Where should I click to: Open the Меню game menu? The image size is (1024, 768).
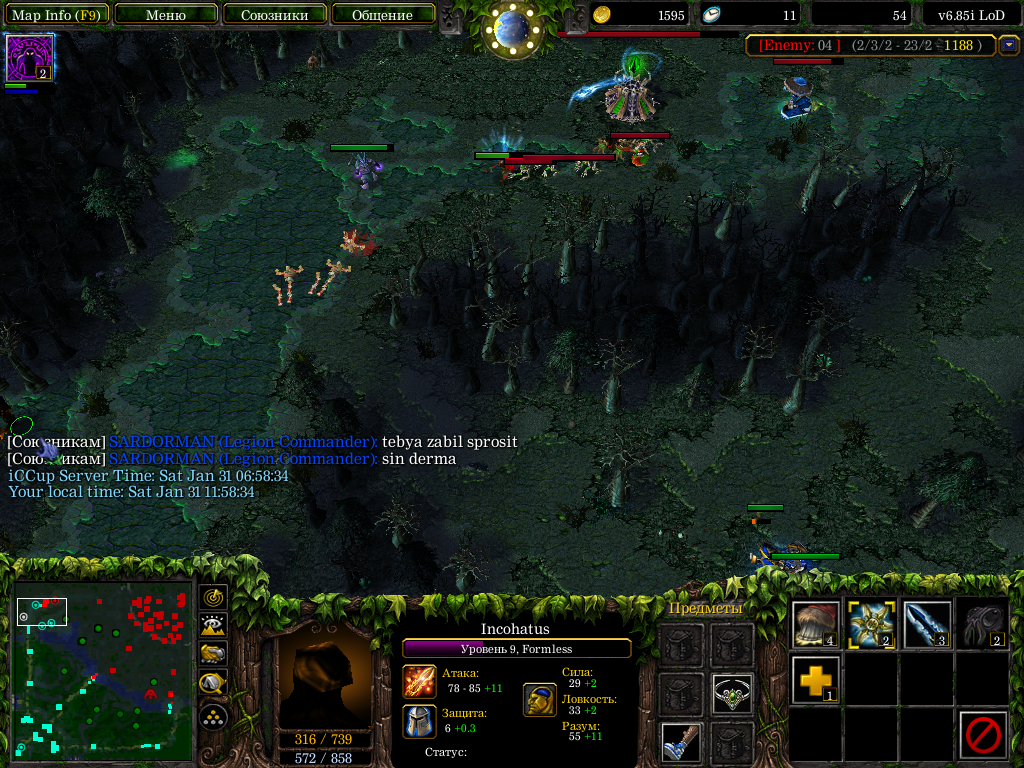(x=166, y=15)
